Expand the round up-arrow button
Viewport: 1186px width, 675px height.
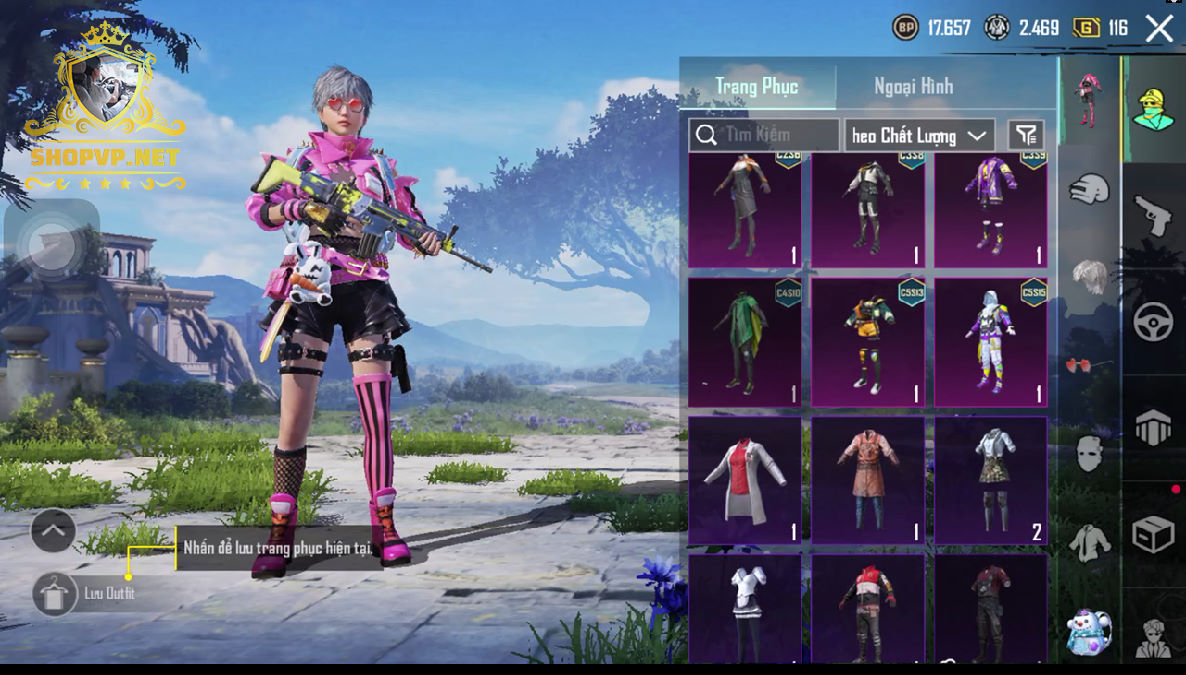[x=53, y=530]
